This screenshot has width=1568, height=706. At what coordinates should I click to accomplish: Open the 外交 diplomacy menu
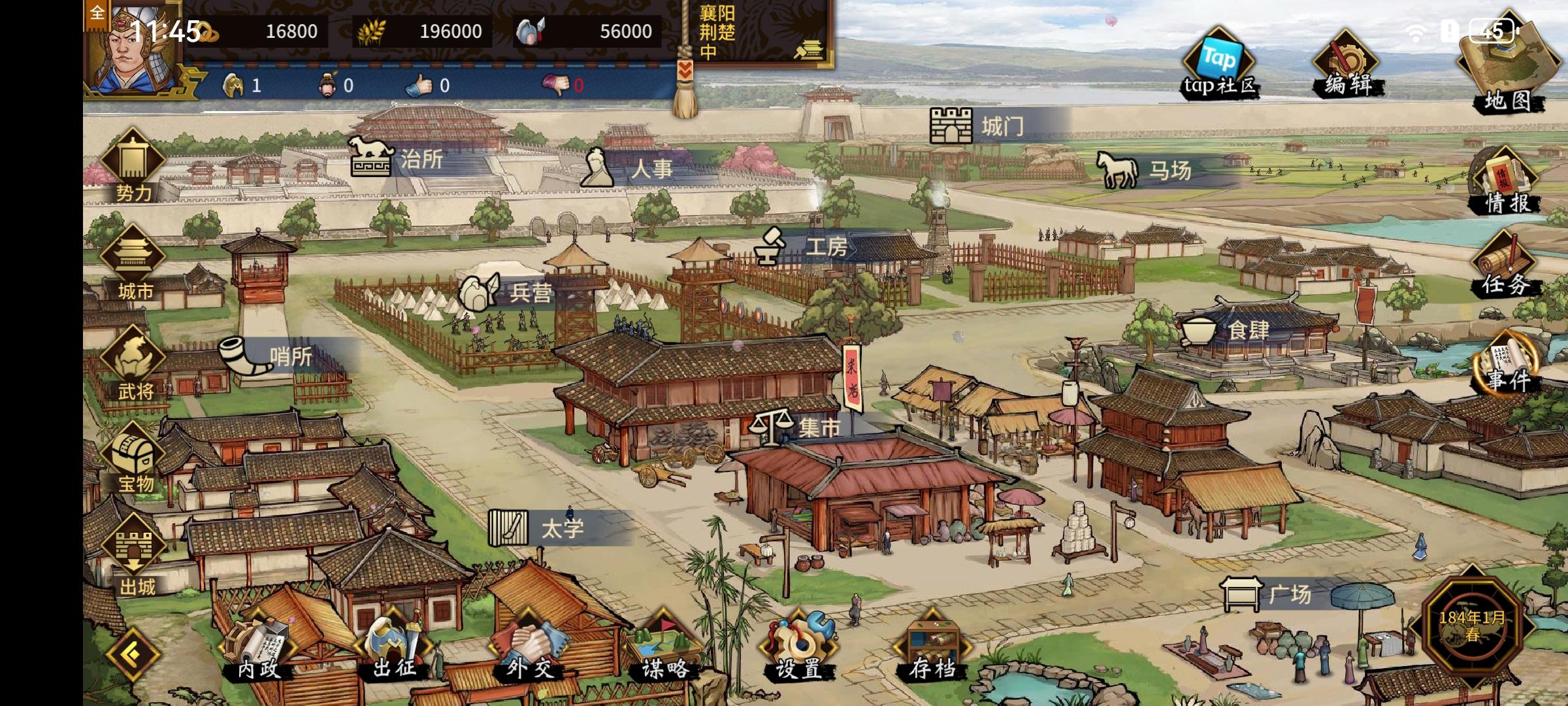pos(529,647)
